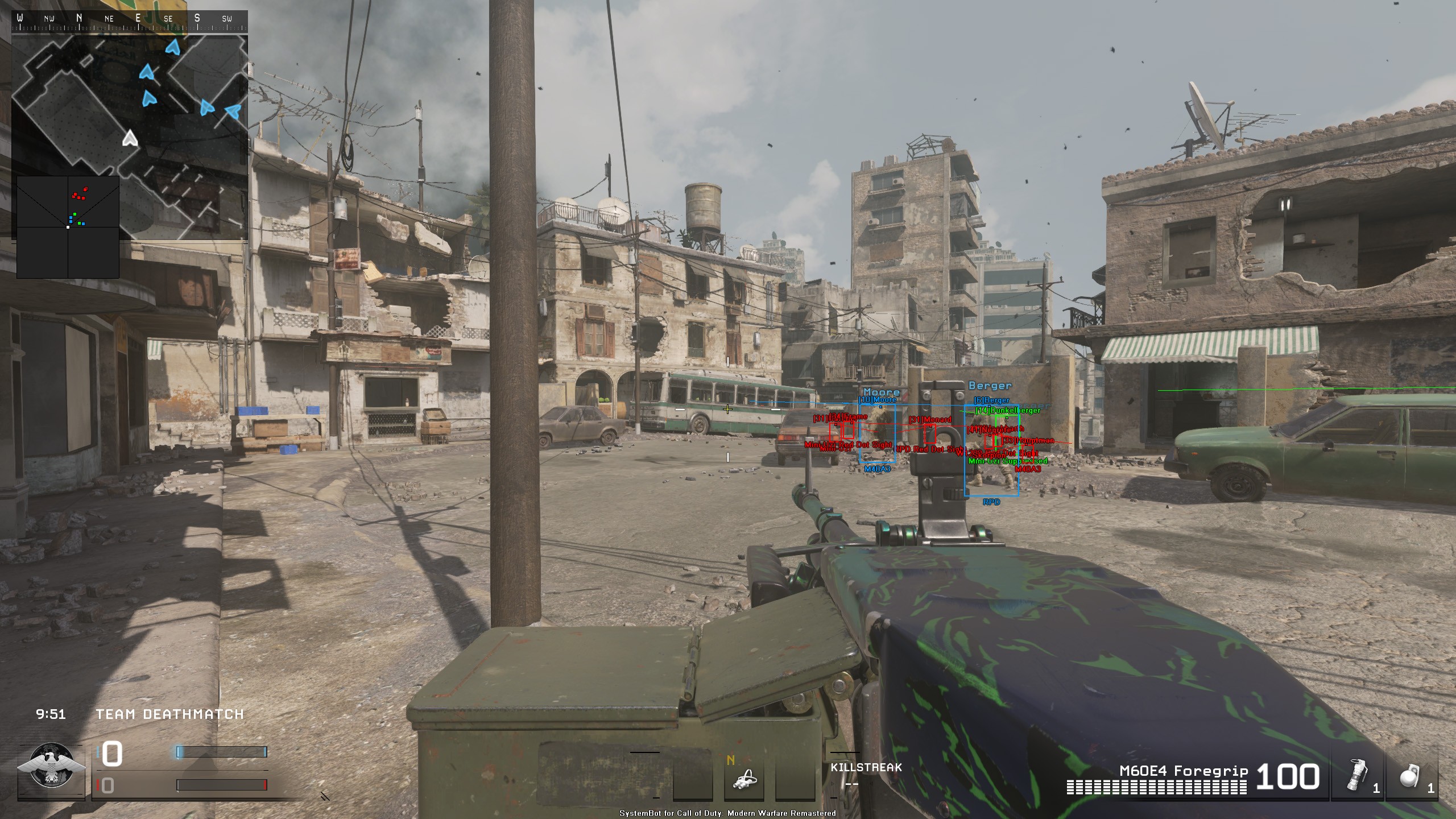Select the flashbang grenade icon

click(1356, 775)
